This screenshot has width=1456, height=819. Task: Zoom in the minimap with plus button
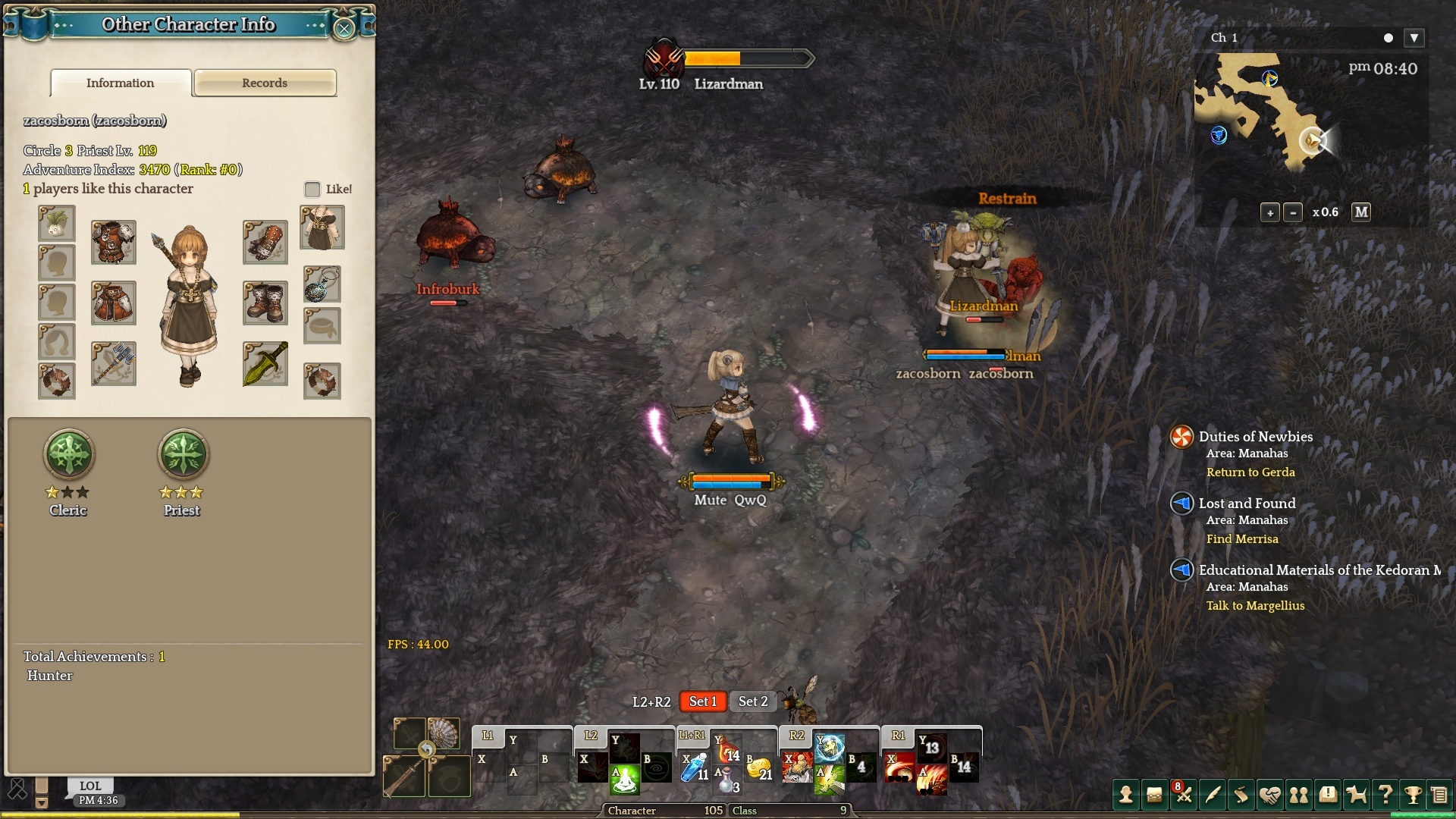pyautogui.click(x=1270, y=212)
